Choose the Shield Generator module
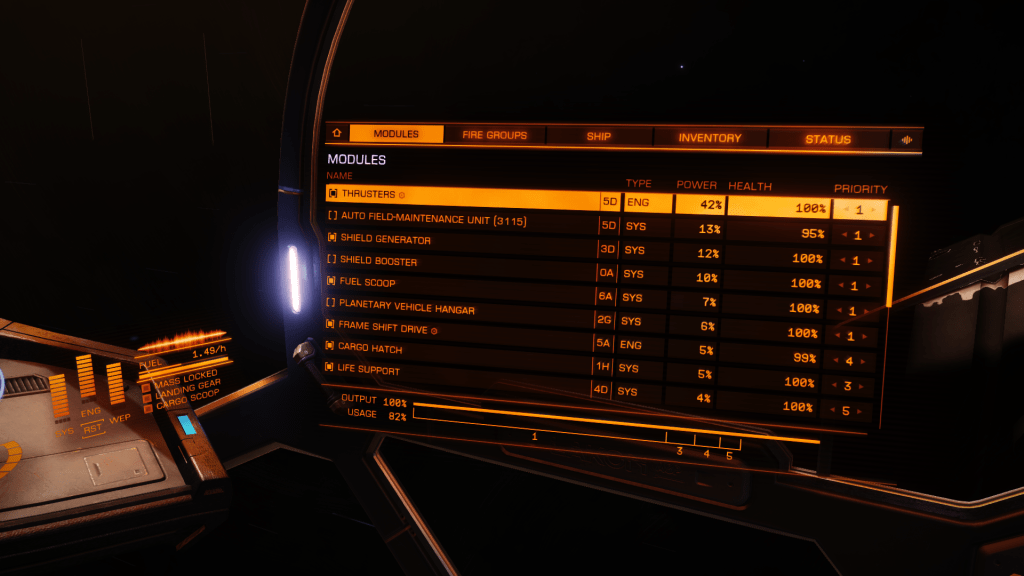This screenshot has width=1024, height=576. click(460, 241)
